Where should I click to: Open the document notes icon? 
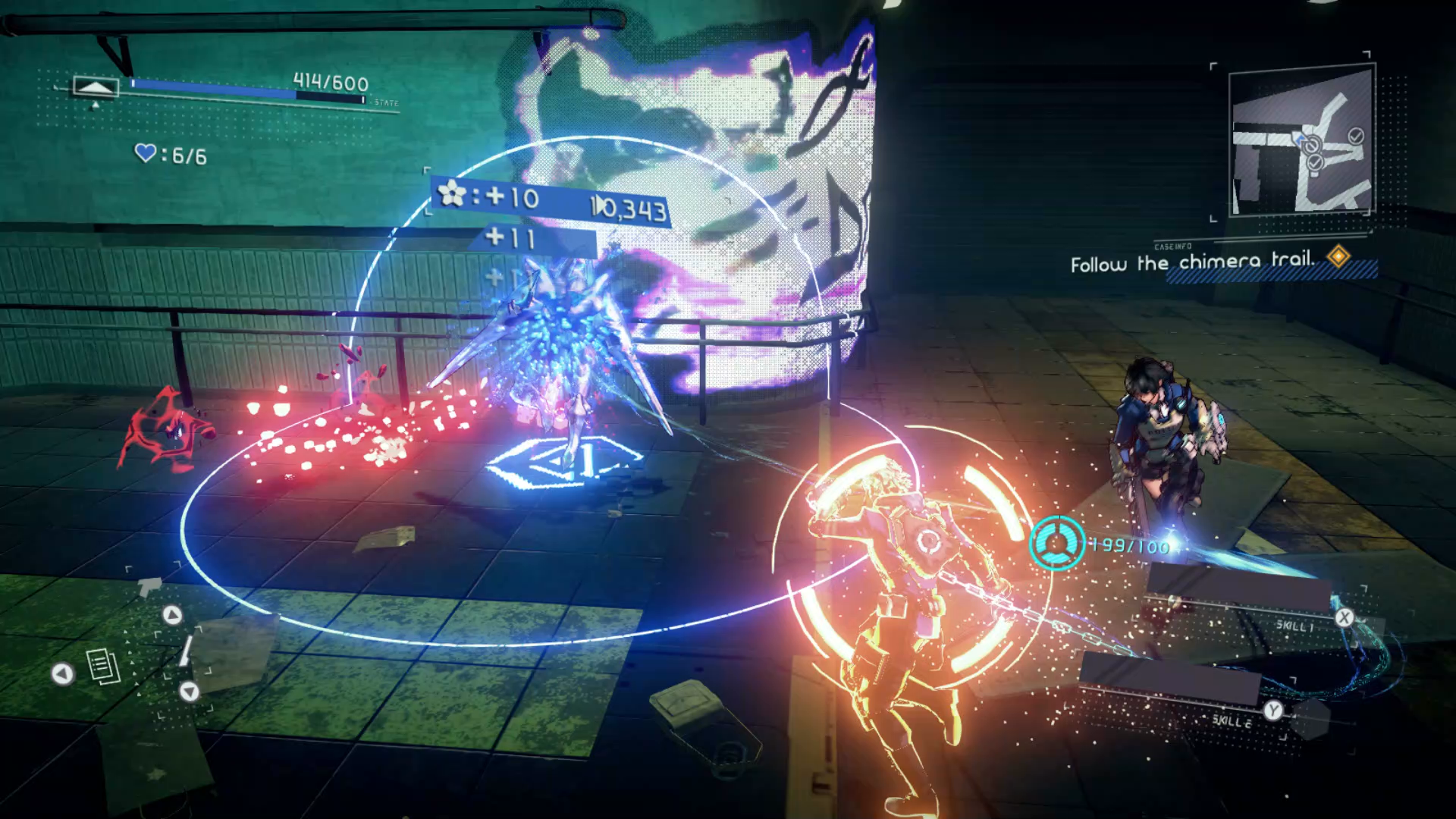coord(103,667)
